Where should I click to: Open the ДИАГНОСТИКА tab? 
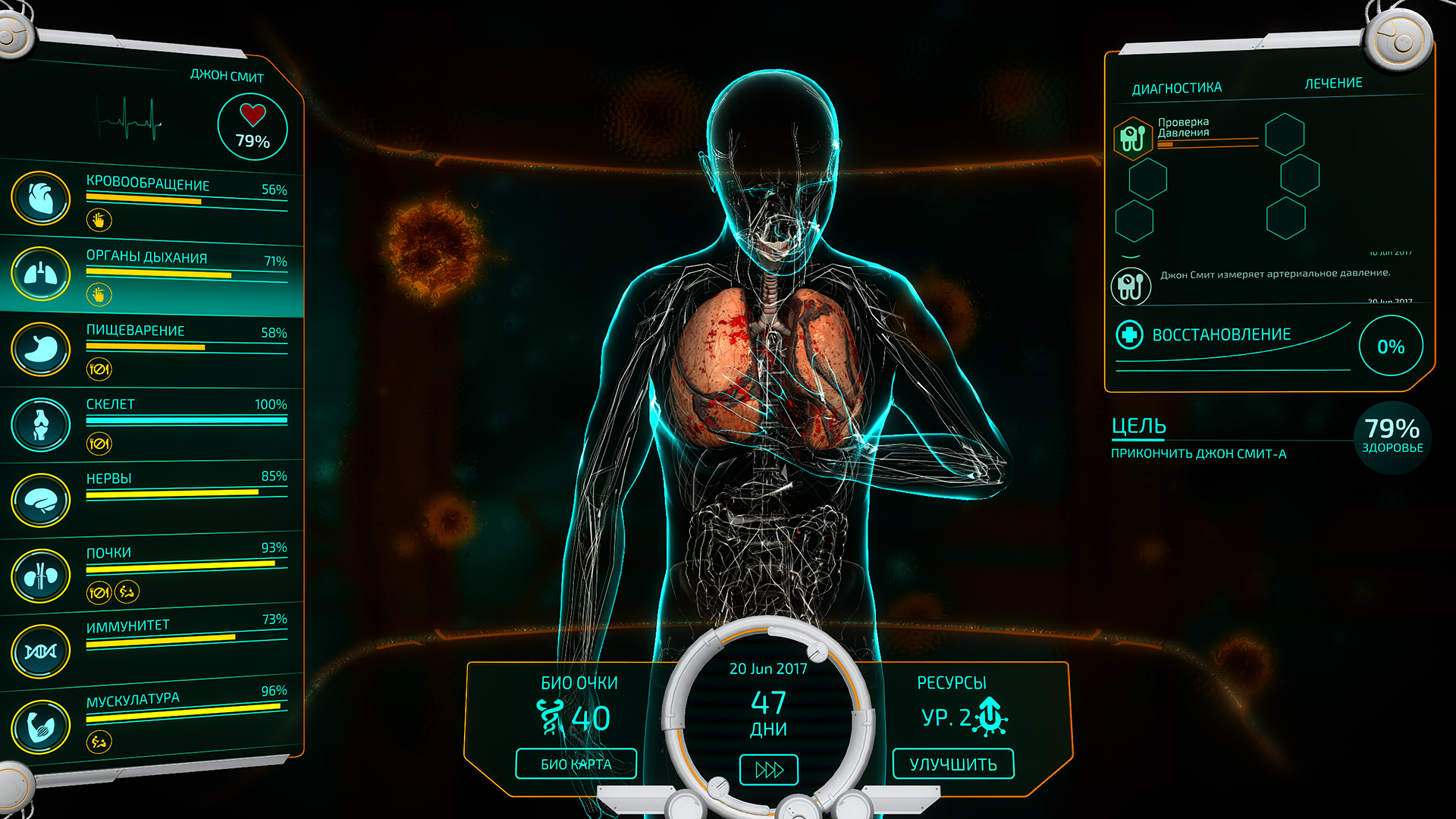click(1176, 86)
